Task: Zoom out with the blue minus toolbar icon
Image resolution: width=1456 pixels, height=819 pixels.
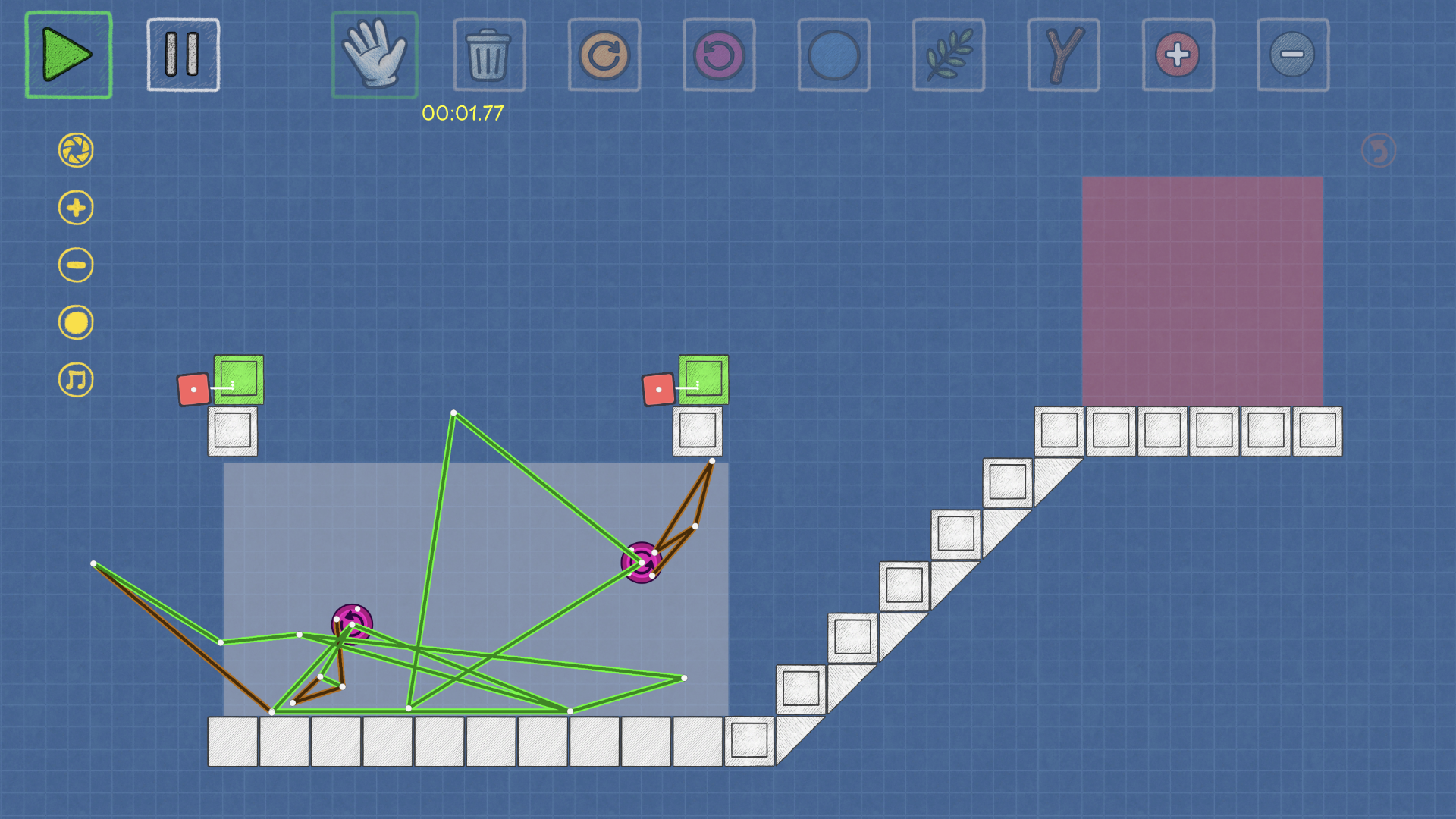Action: tap(1293, 55)
